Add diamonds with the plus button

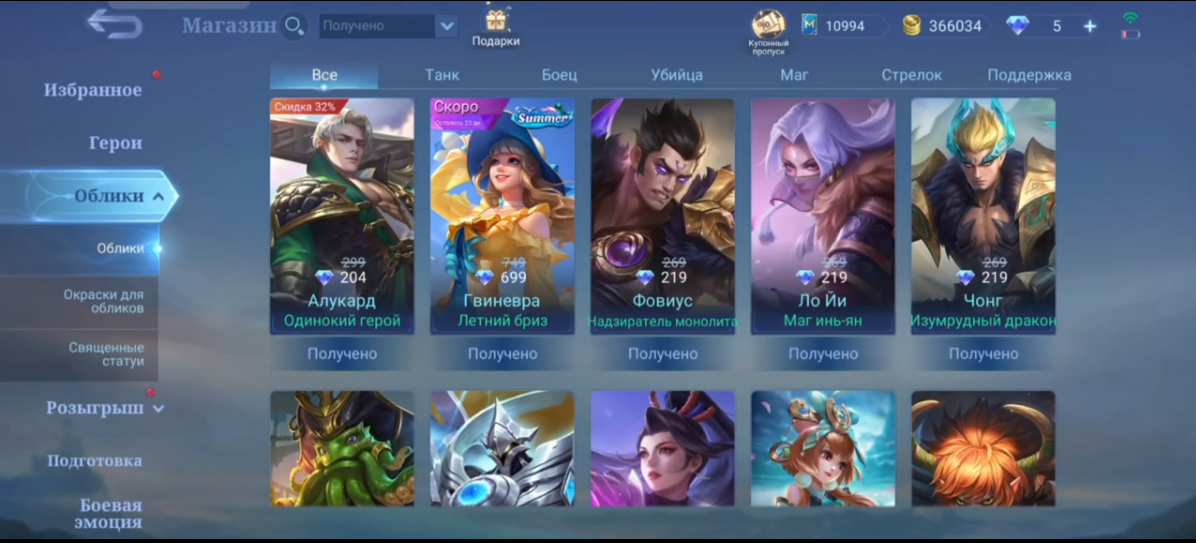click(1089, 26)
